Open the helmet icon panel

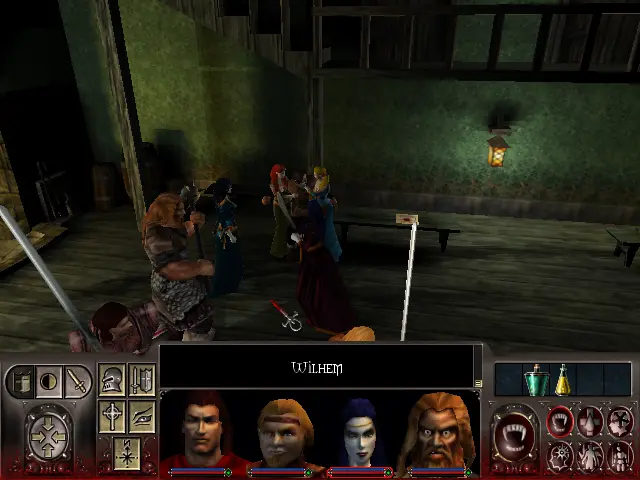coord(112,380)
